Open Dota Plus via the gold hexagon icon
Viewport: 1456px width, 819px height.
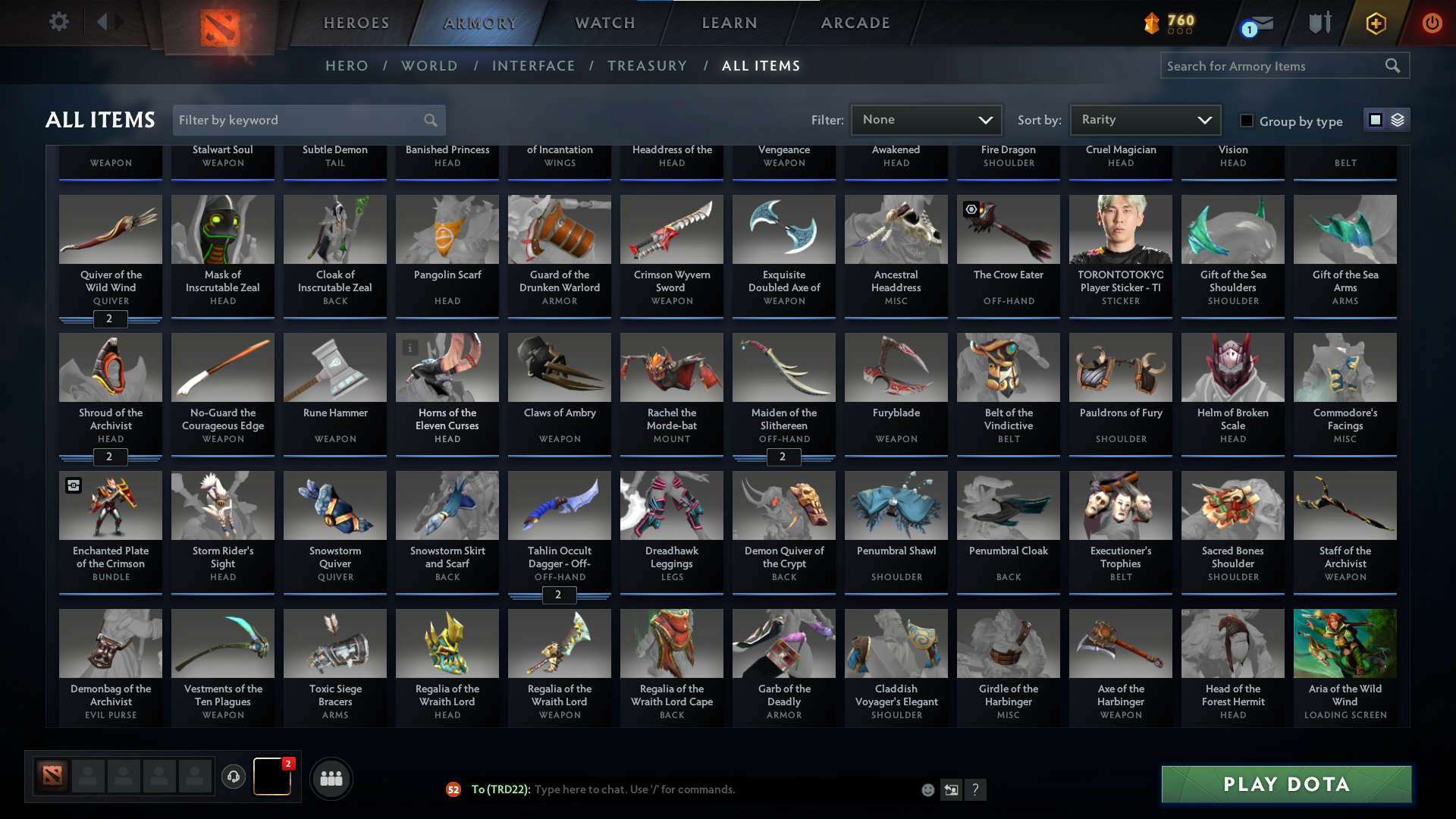[1375, 23]
